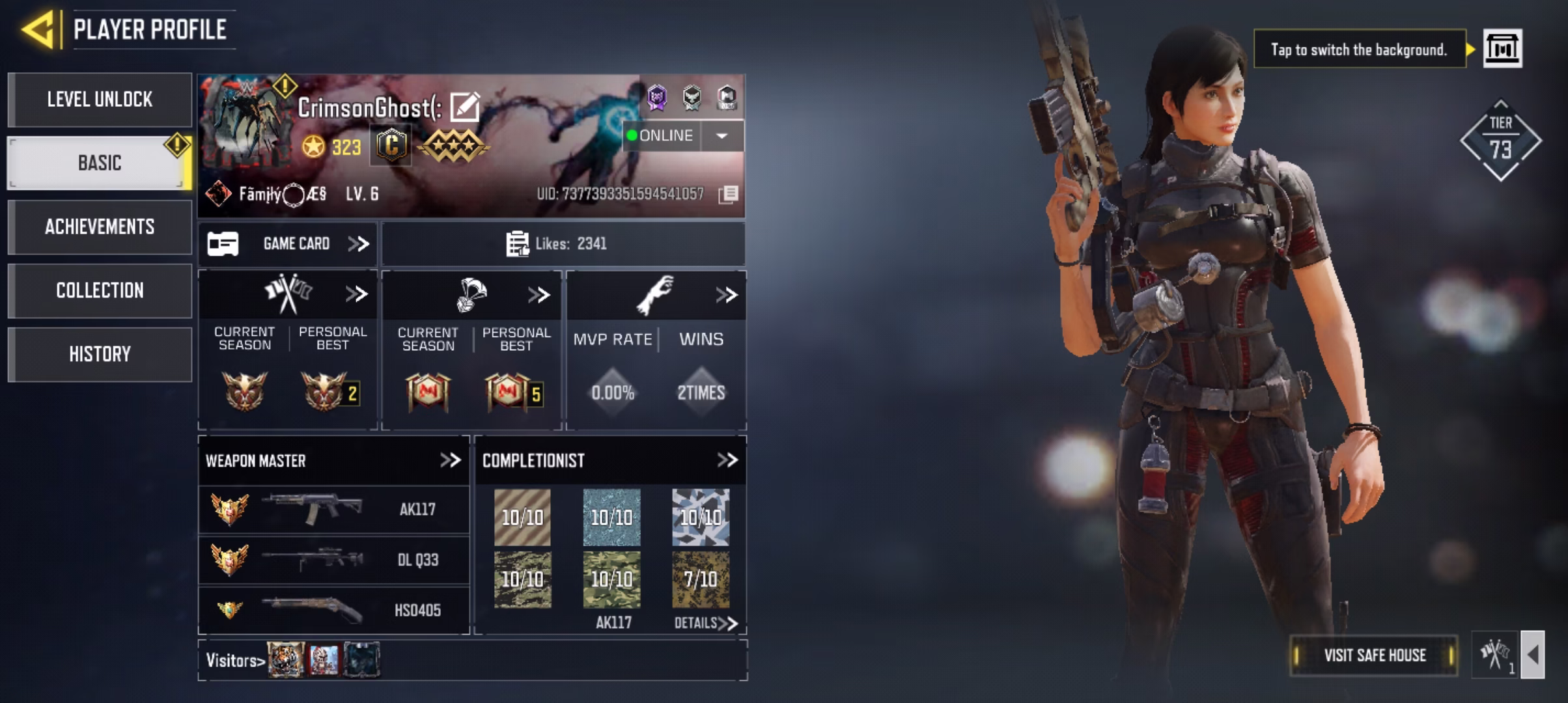The width and height of the screenshot is (1568, 703).
Task: Open Completionist Details link
Action: point(705,623)
